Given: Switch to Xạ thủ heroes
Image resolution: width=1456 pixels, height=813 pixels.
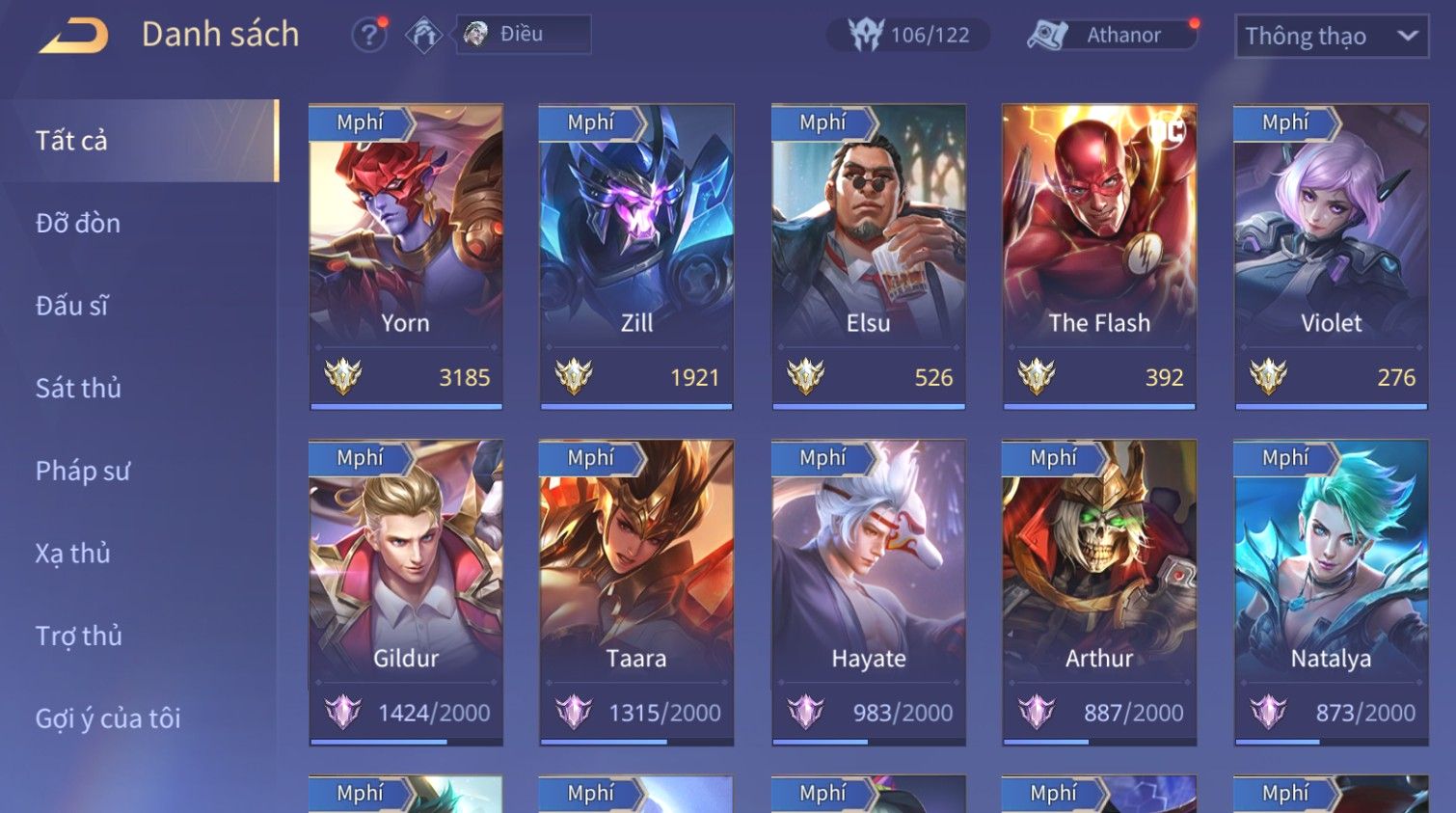Looking at the screenshot, I should [73, 554].
